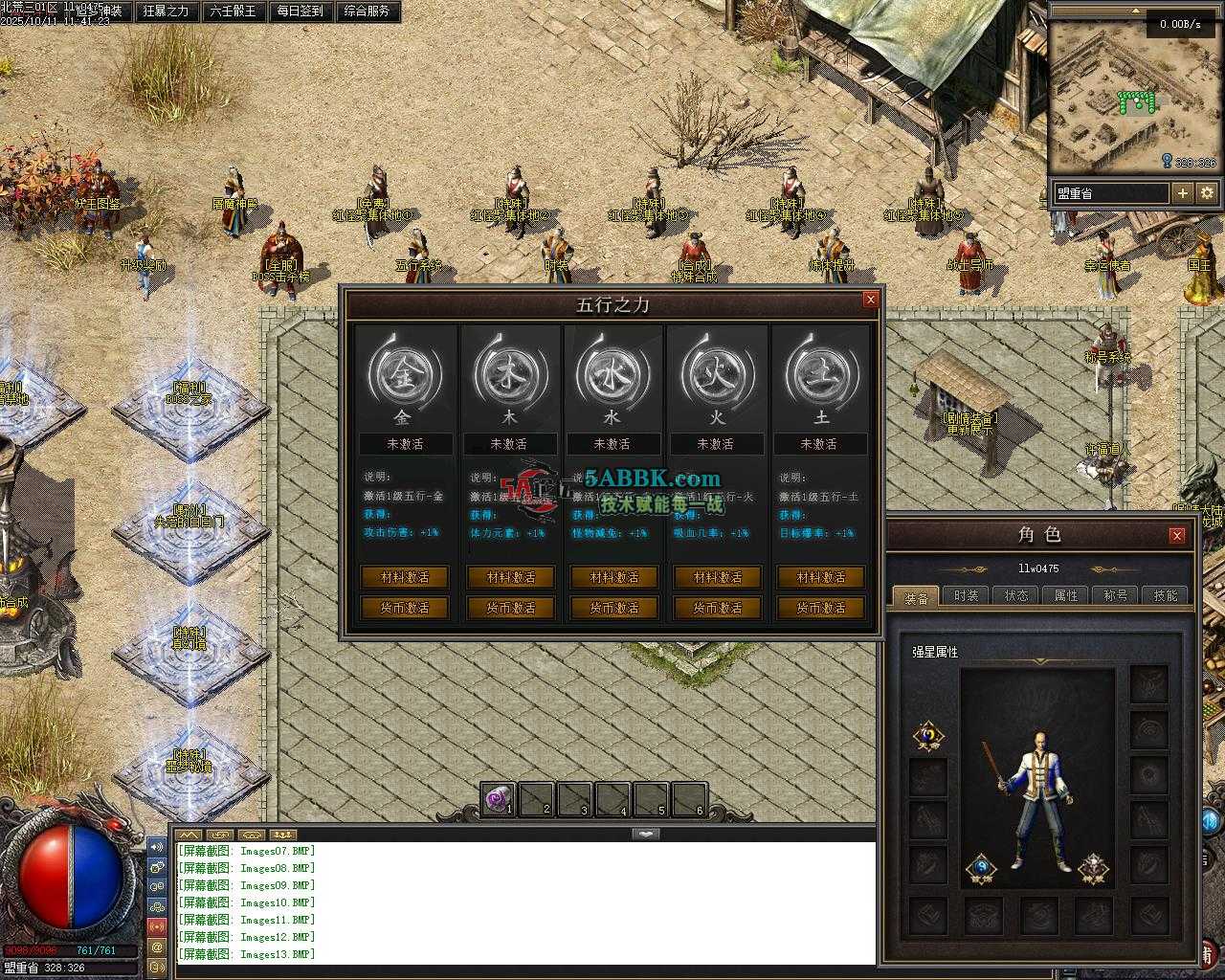The width and height of the screenshot is (1225, 980).
Task: Click the plus button beside 盟重省
Action: [x=1183, y=193]
